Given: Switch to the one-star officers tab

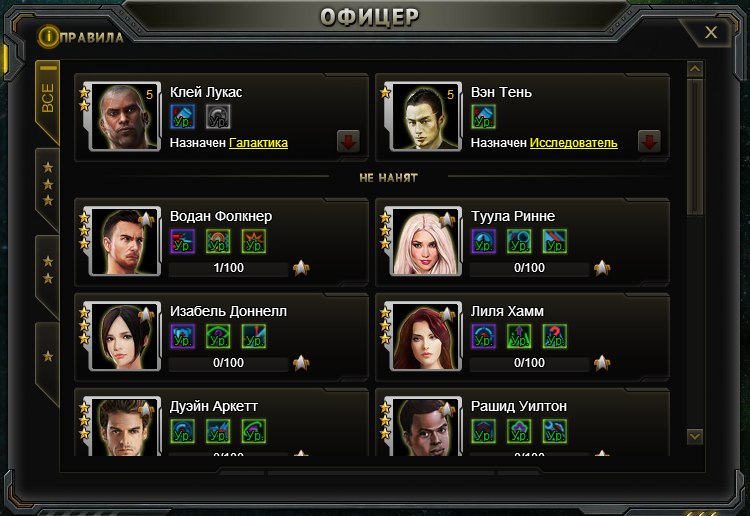Looking at the screenshot, I should point(47,356).
